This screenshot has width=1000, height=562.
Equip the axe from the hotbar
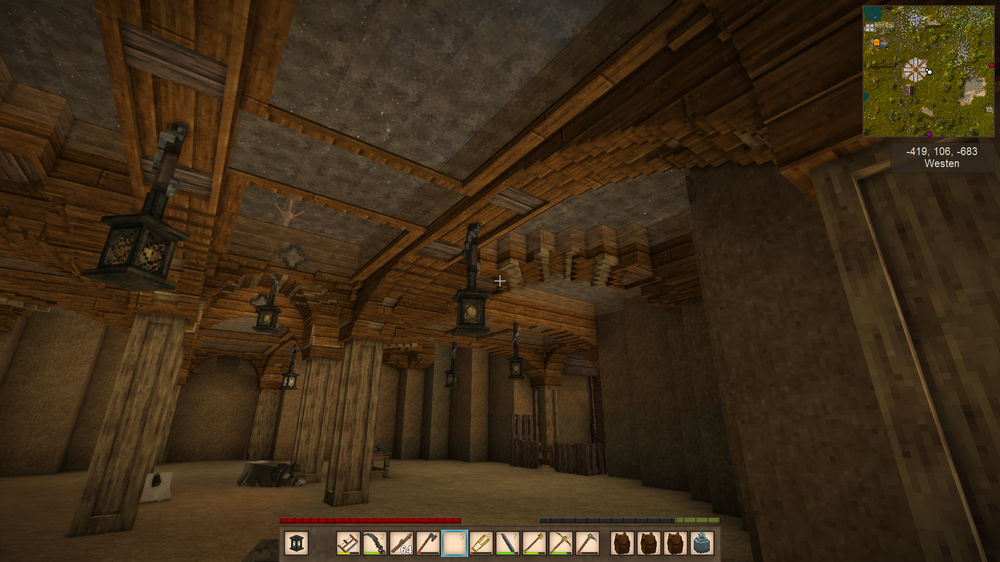[x=428, y=543]
